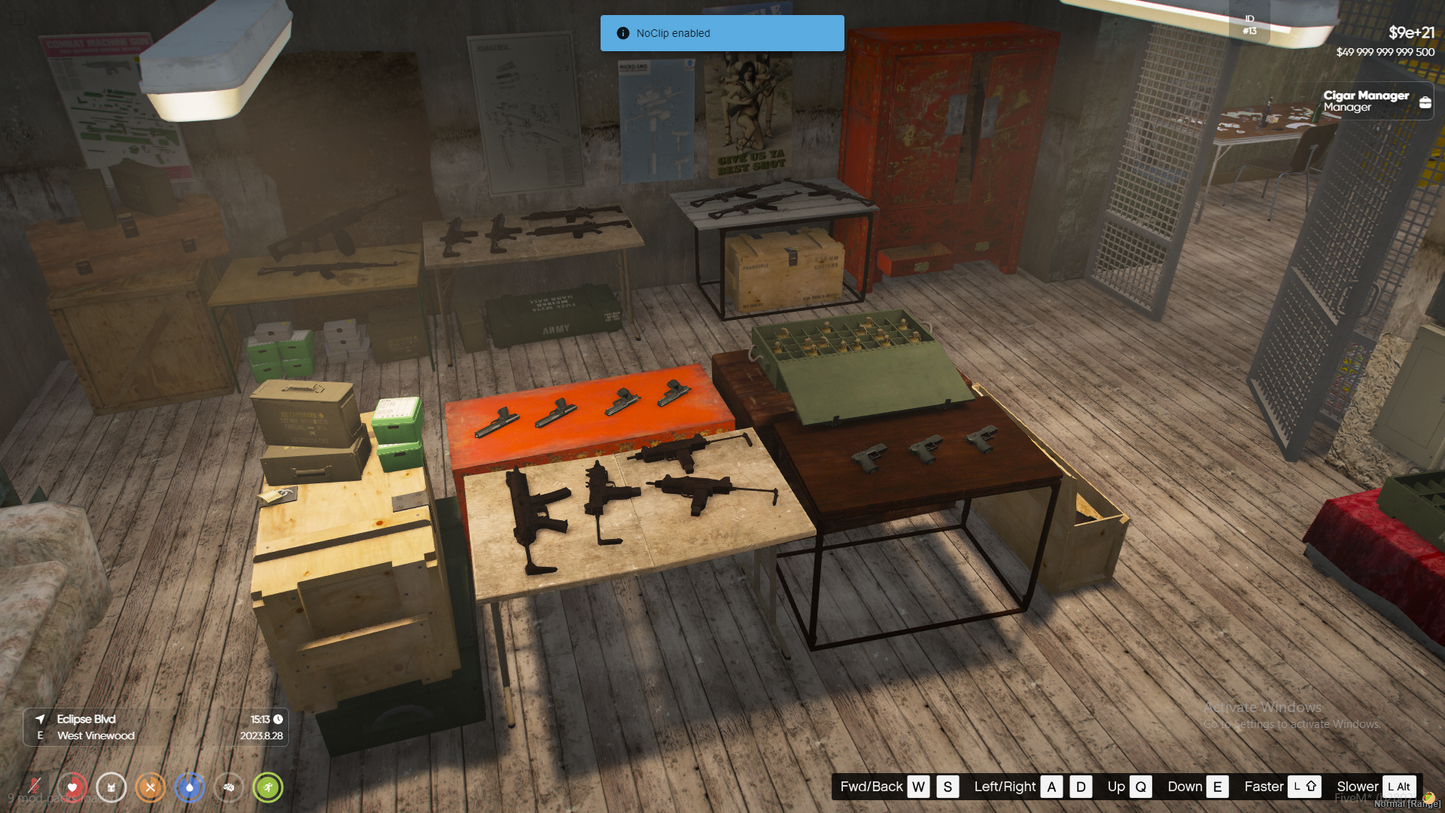This screenshot has width=1445, height=813.
Task: Click the blue water drop thirst icon
Action: [x=189, y=787]
